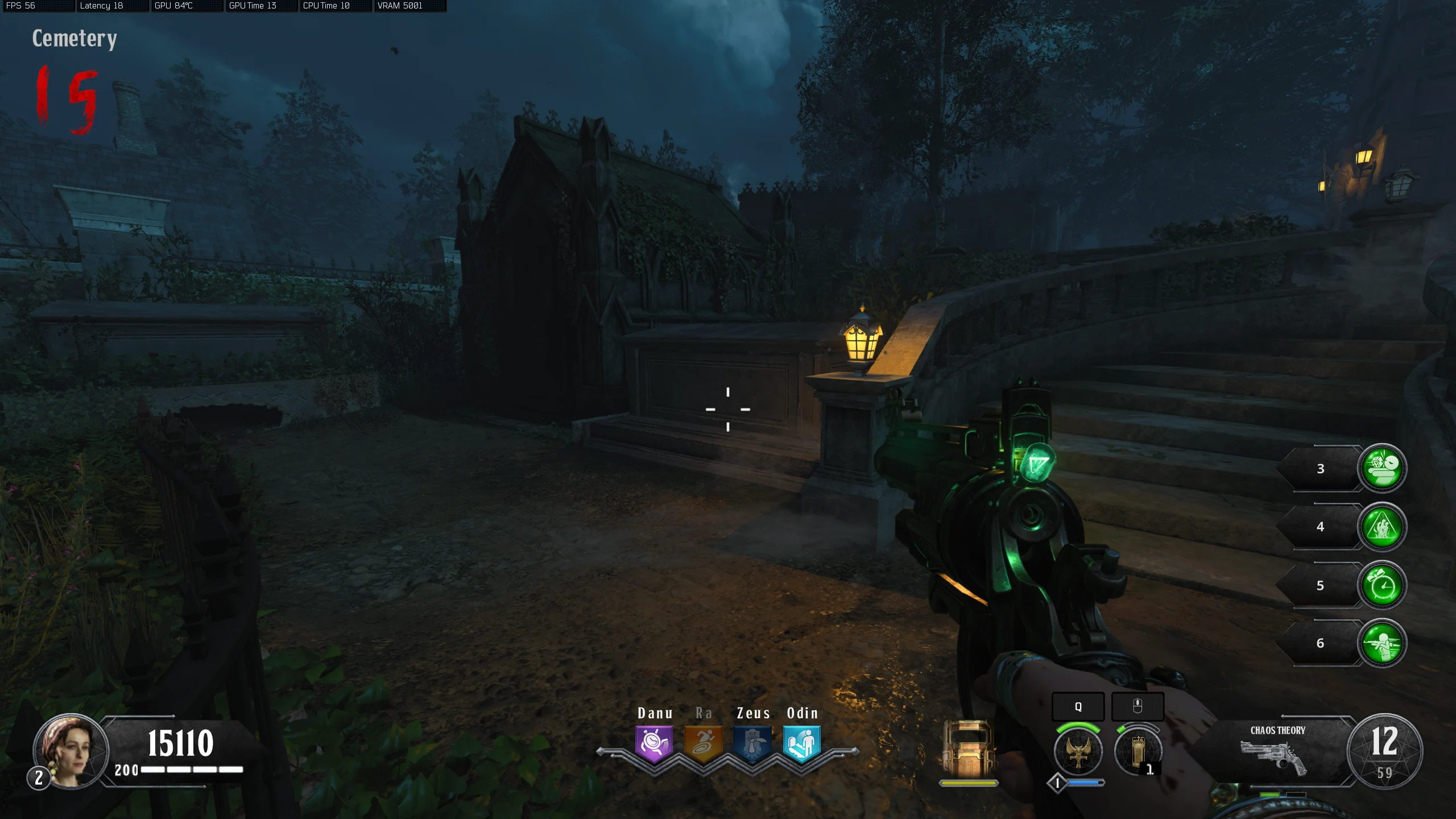Choose the Odin perk icon
Screen dimensions: 1456x819
(x=801, y=743)
